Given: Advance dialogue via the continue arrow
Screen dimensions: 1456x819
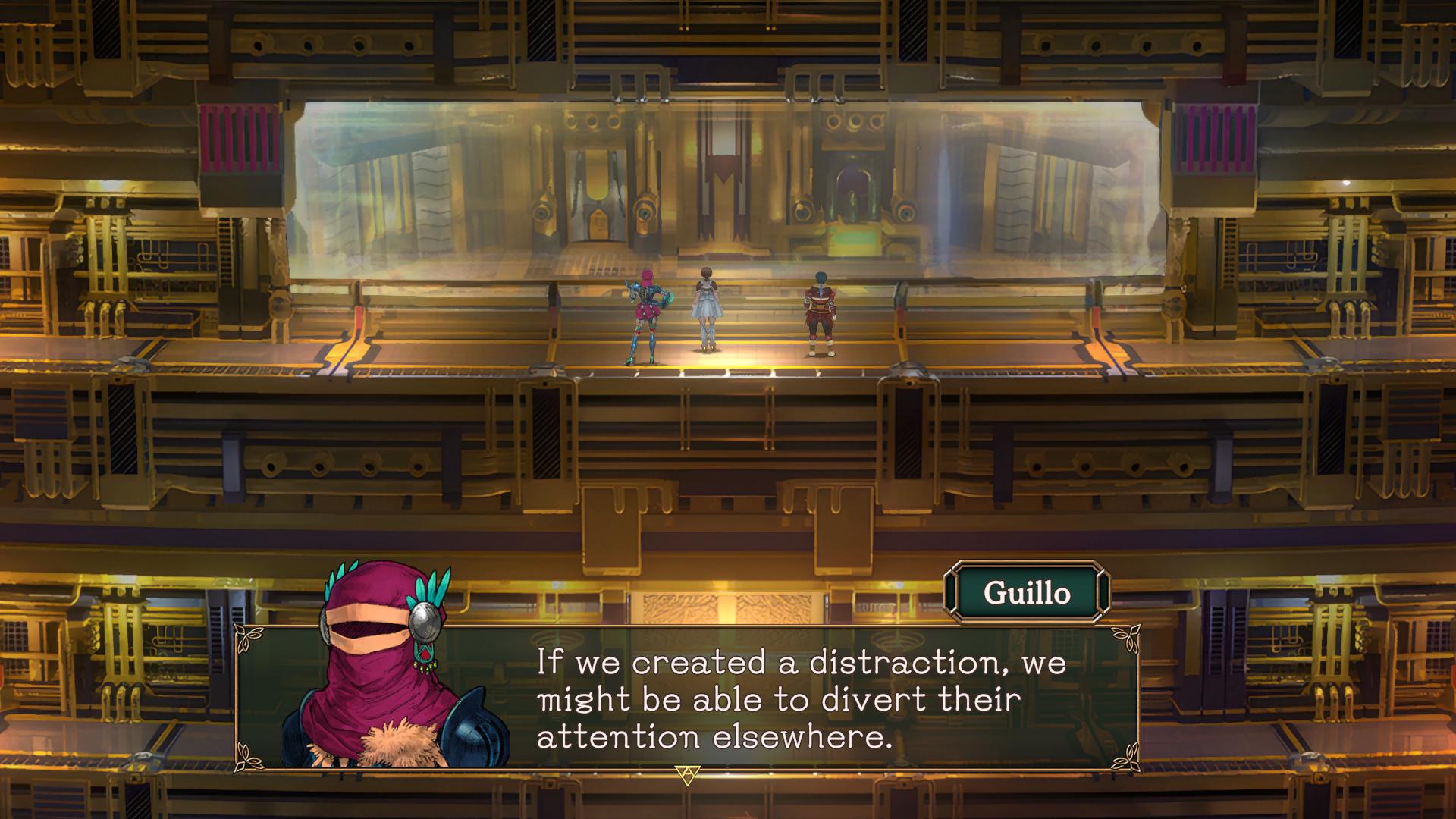Looking at the screenshot, I should tap(687, 774).
